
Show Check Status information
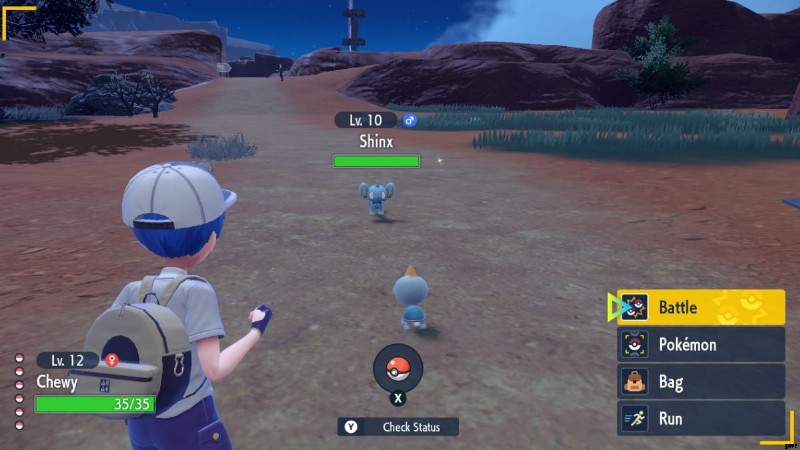(x=398, y=427)
